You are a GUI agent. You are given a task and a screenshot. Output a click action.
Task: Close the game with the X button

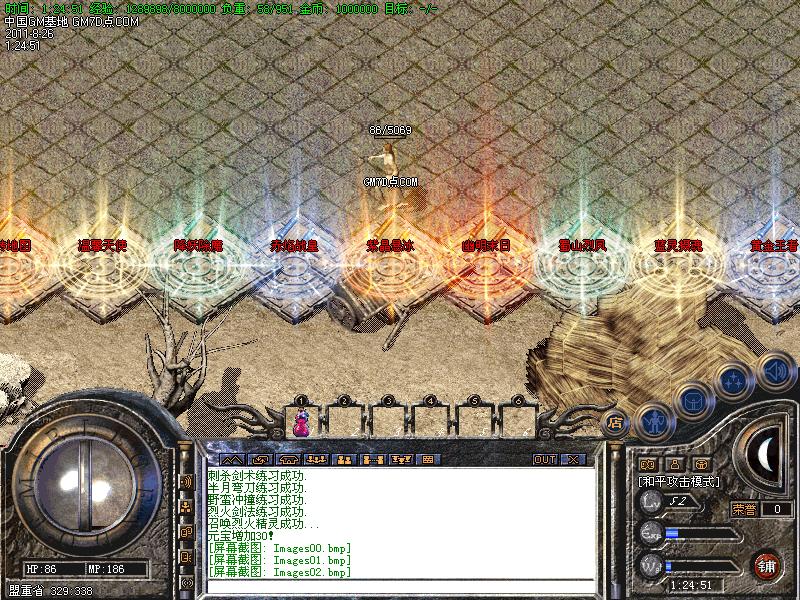click(x=573, y=460)
